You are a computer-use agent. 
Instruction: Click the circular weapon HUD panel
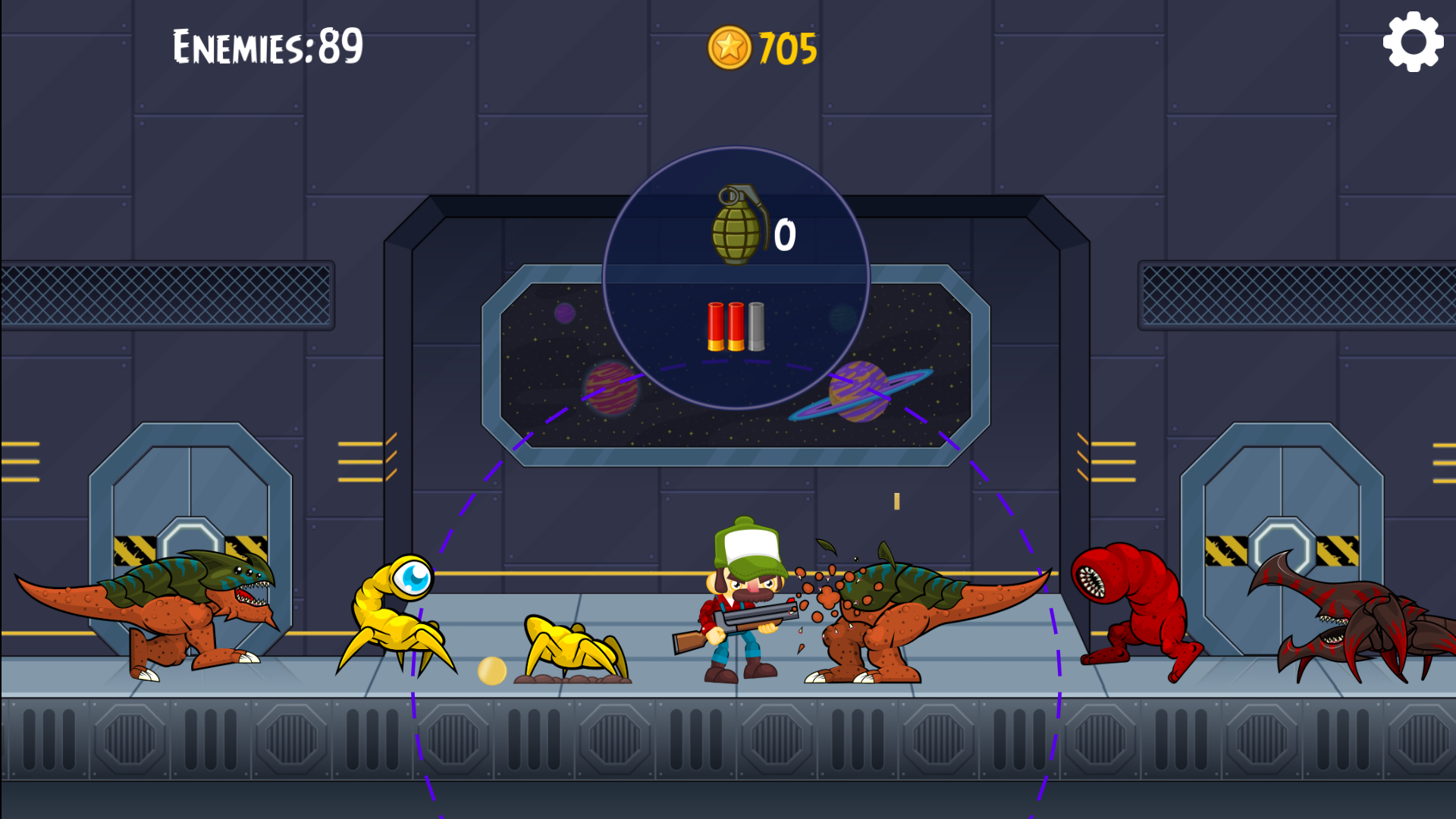pyautogui.click(x=733, y=281)
